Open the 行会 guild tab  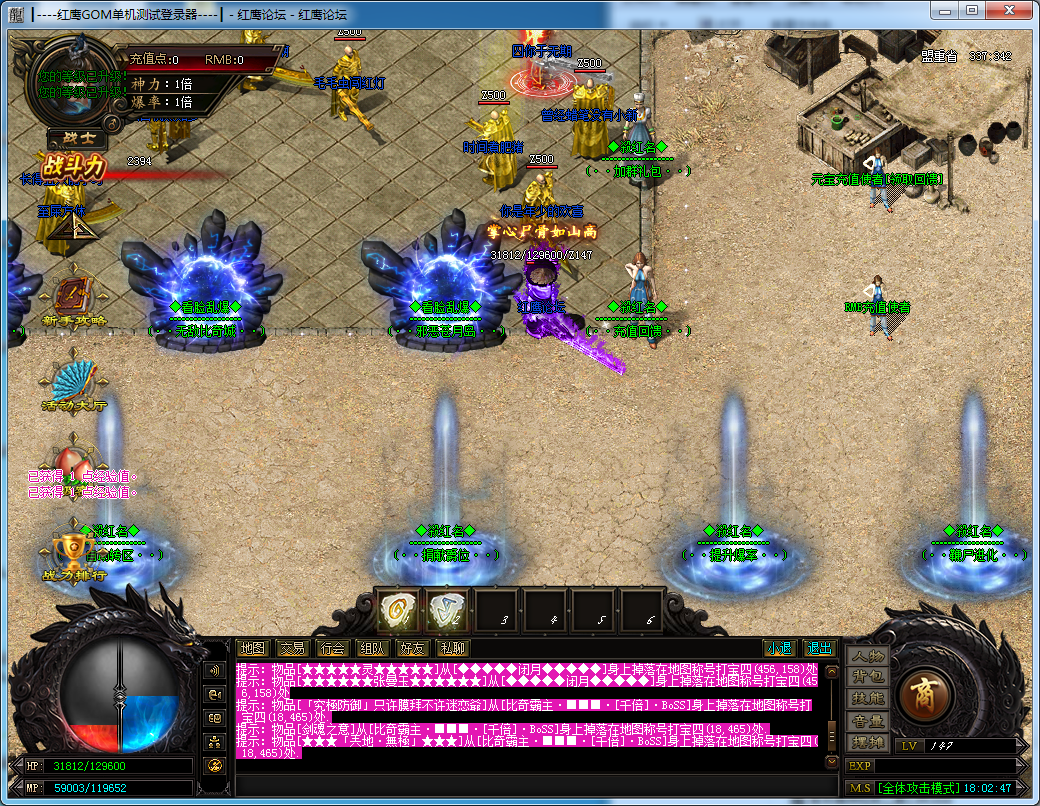333,648
